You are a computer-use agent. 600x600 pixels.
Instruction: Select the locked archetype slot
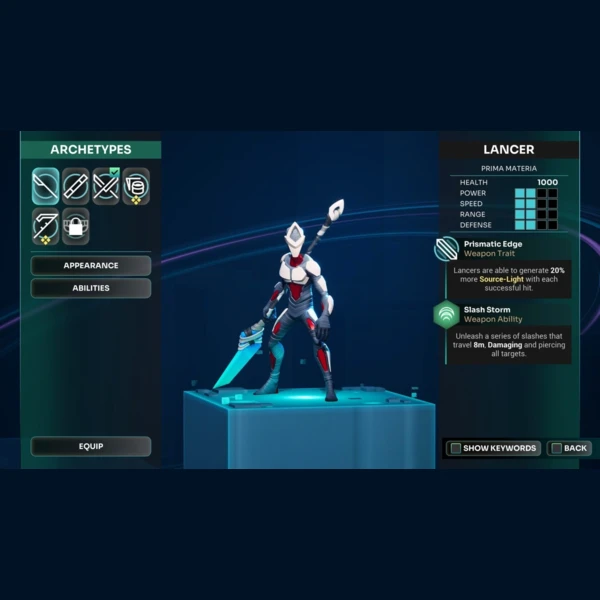pos(76,226)
